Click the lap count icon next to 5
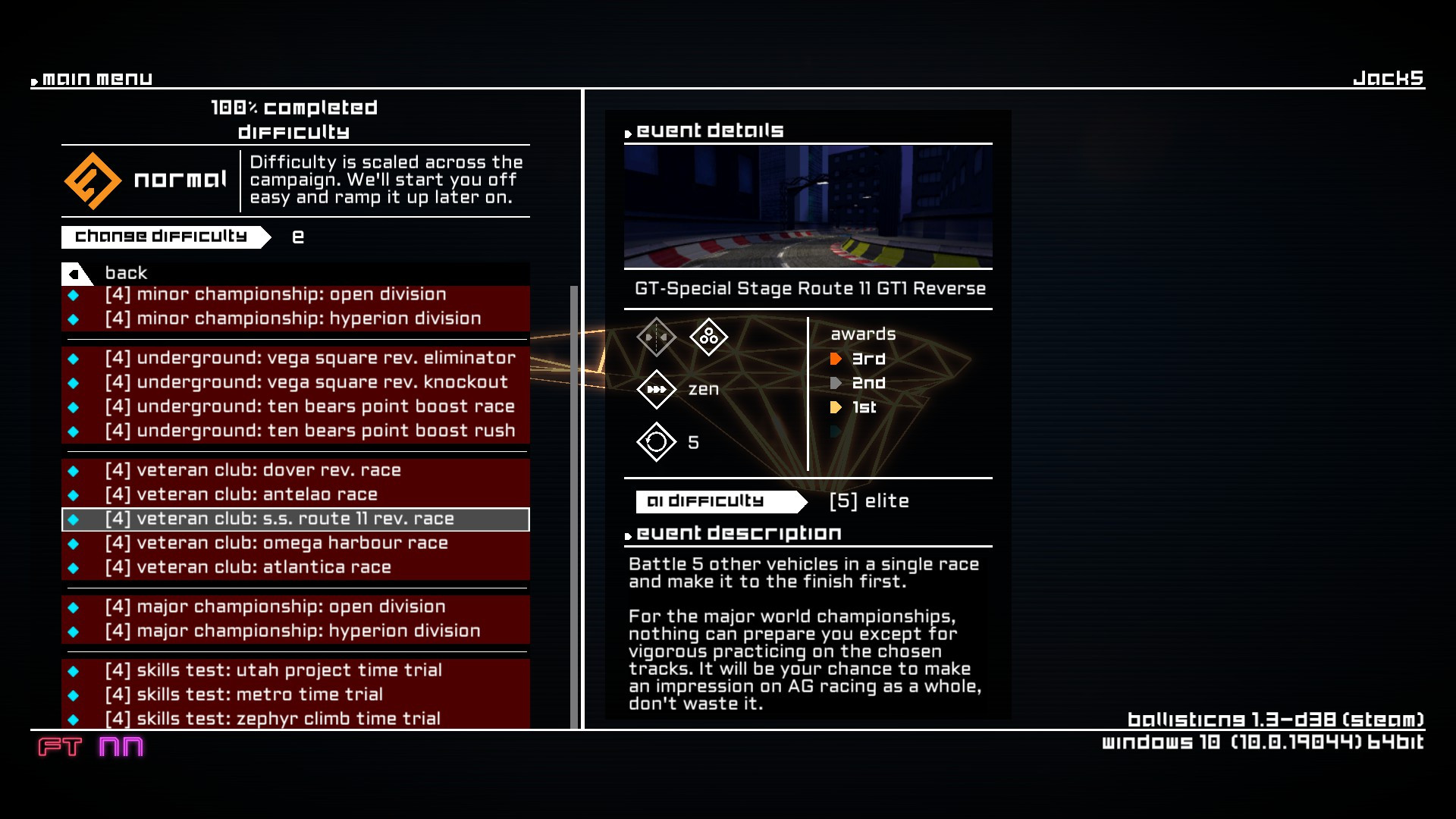Screen dimensions: 1456x819 coord(656,442)
